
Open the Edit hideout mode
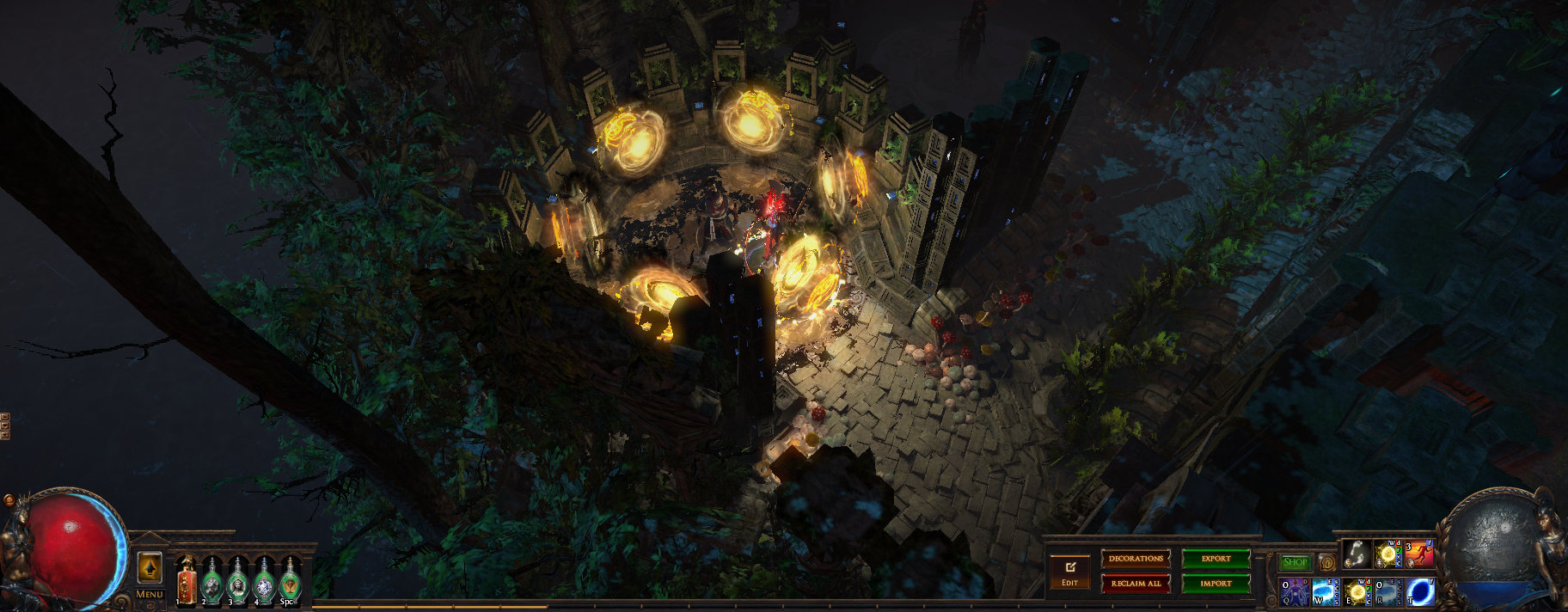(1069, 572)
